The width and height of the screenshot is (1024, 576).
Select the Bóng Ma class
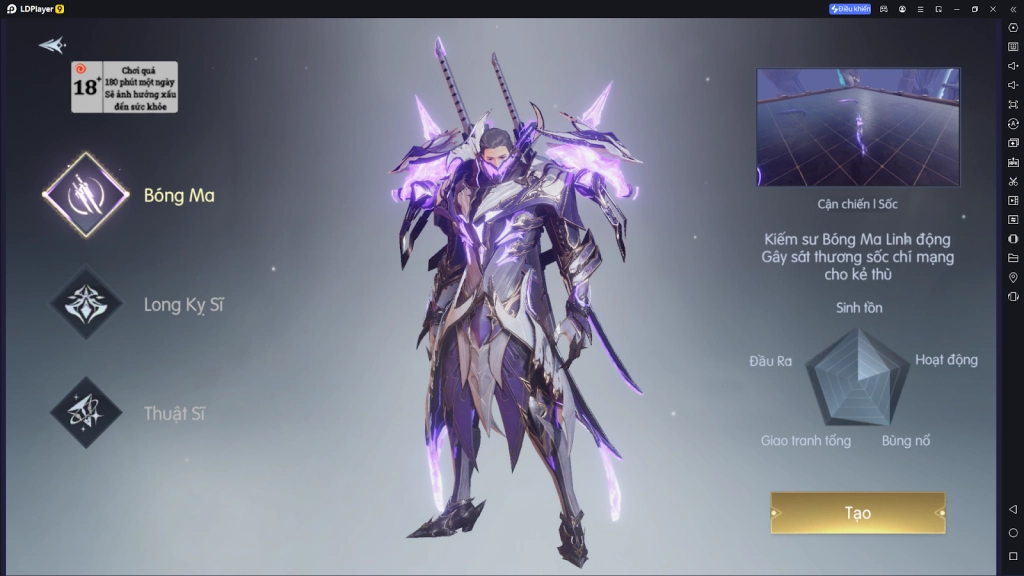86,194
